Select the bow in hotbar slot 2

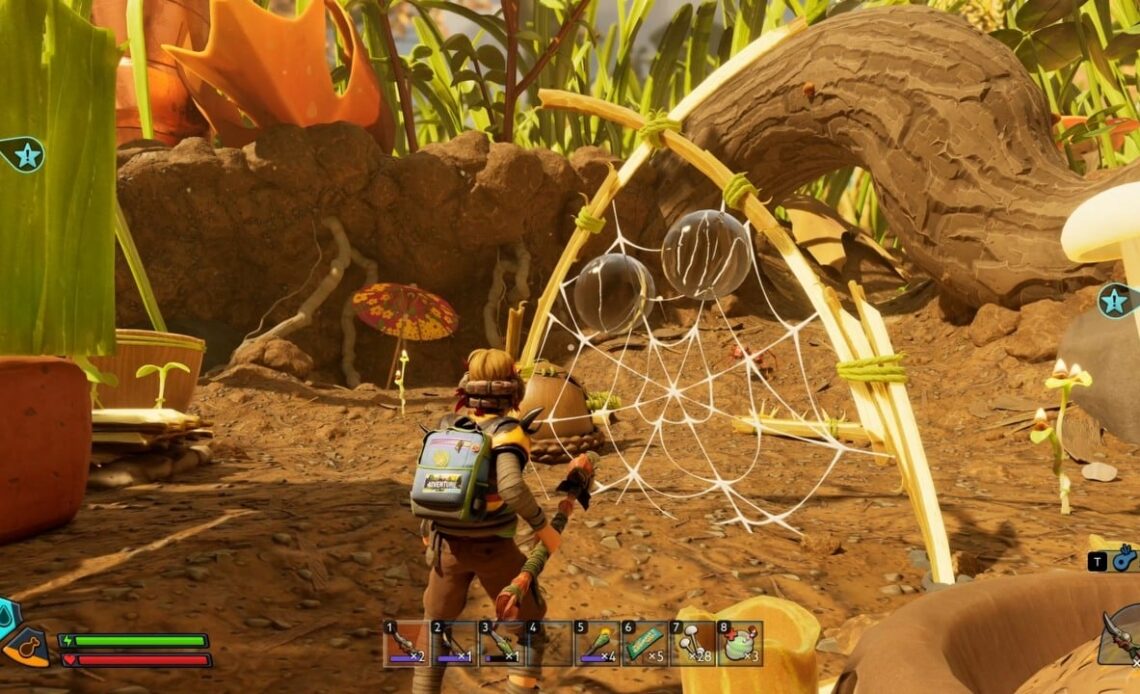pyautogui.click(x=453, y=643)
